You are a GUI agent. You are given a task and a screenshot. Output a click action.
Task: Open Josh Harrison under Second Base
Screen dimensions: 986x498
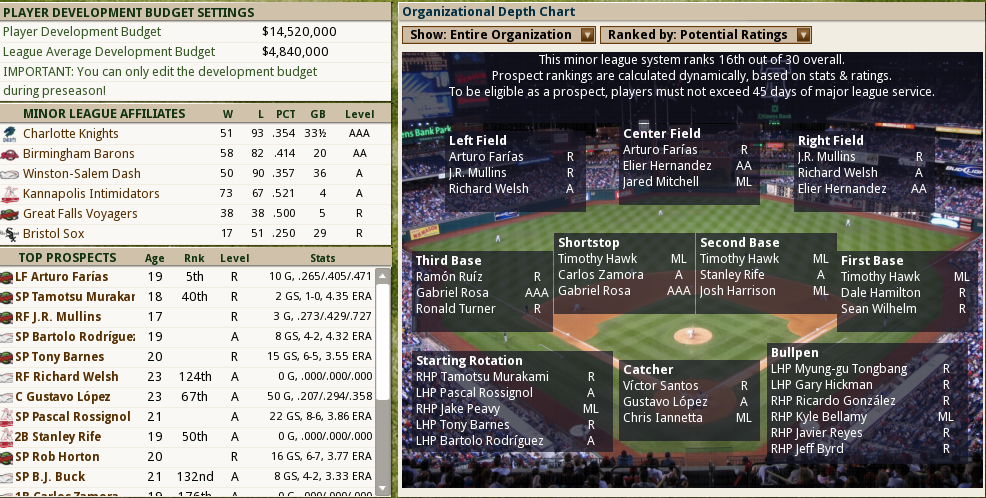[x=737, y=291]
